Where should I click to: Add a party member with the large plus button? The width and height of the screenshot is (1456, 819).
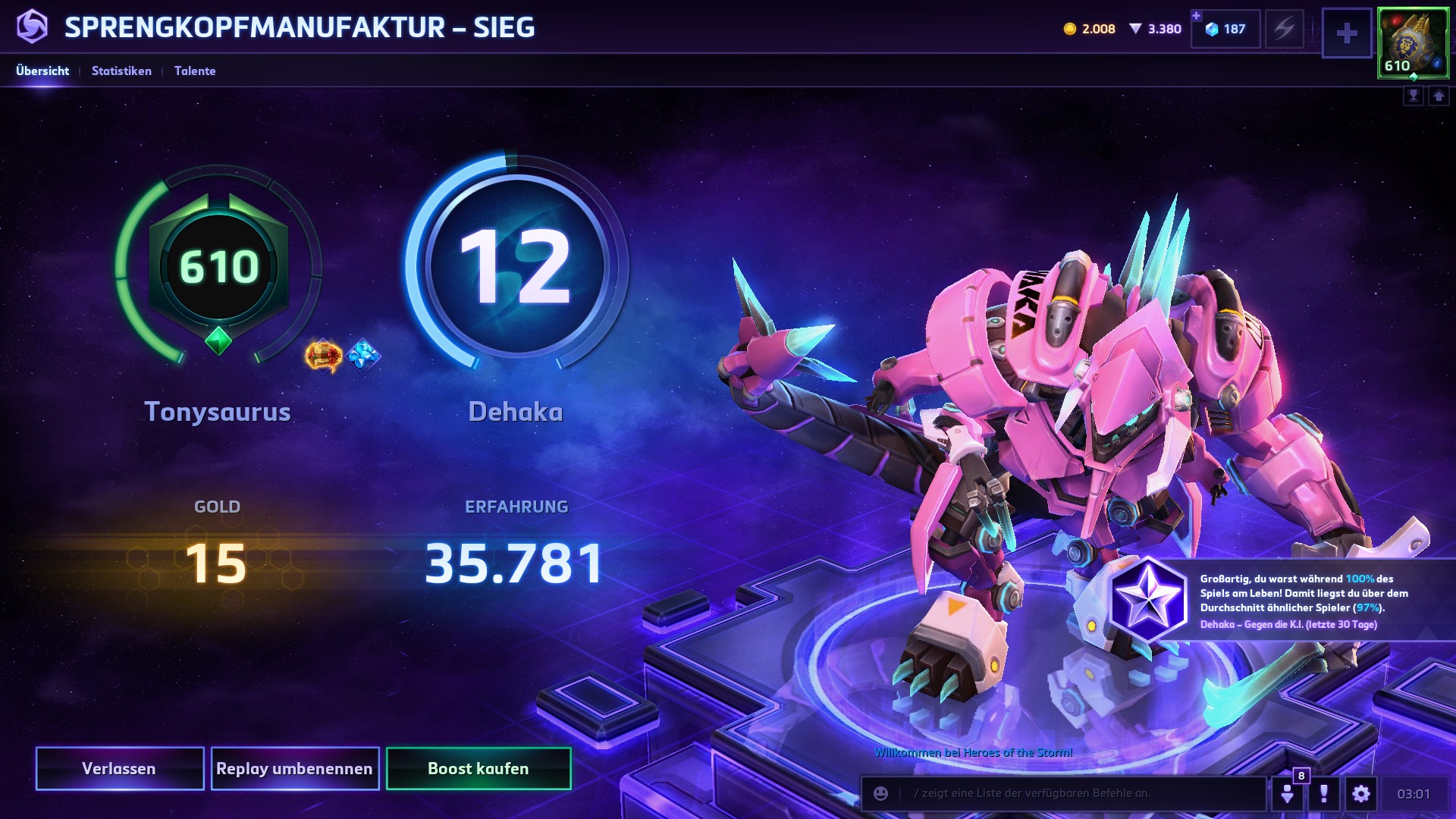pyautogui.click(x=1347, y=33)
